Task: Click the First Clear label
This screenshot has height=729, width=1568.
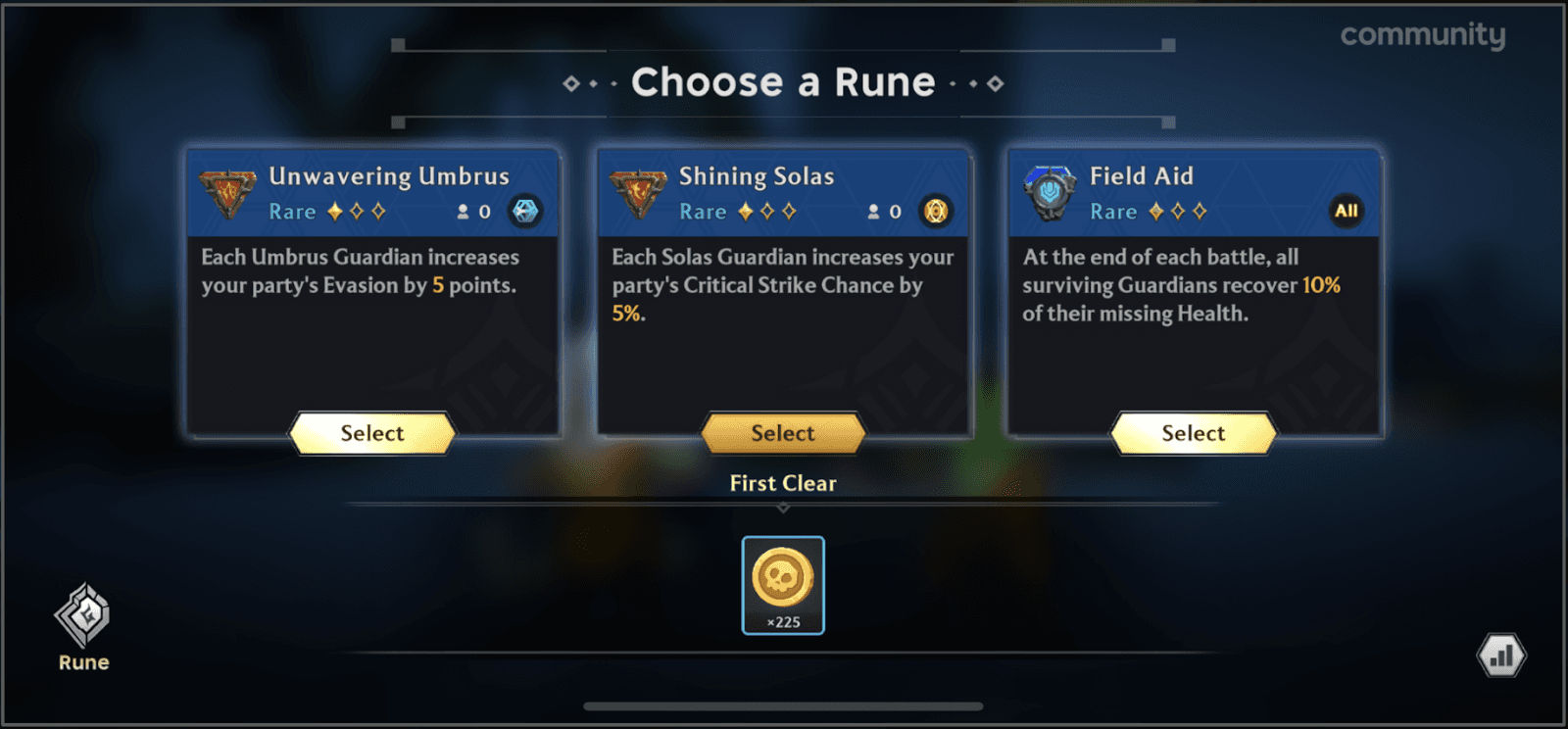Action: tap(782, 482)
